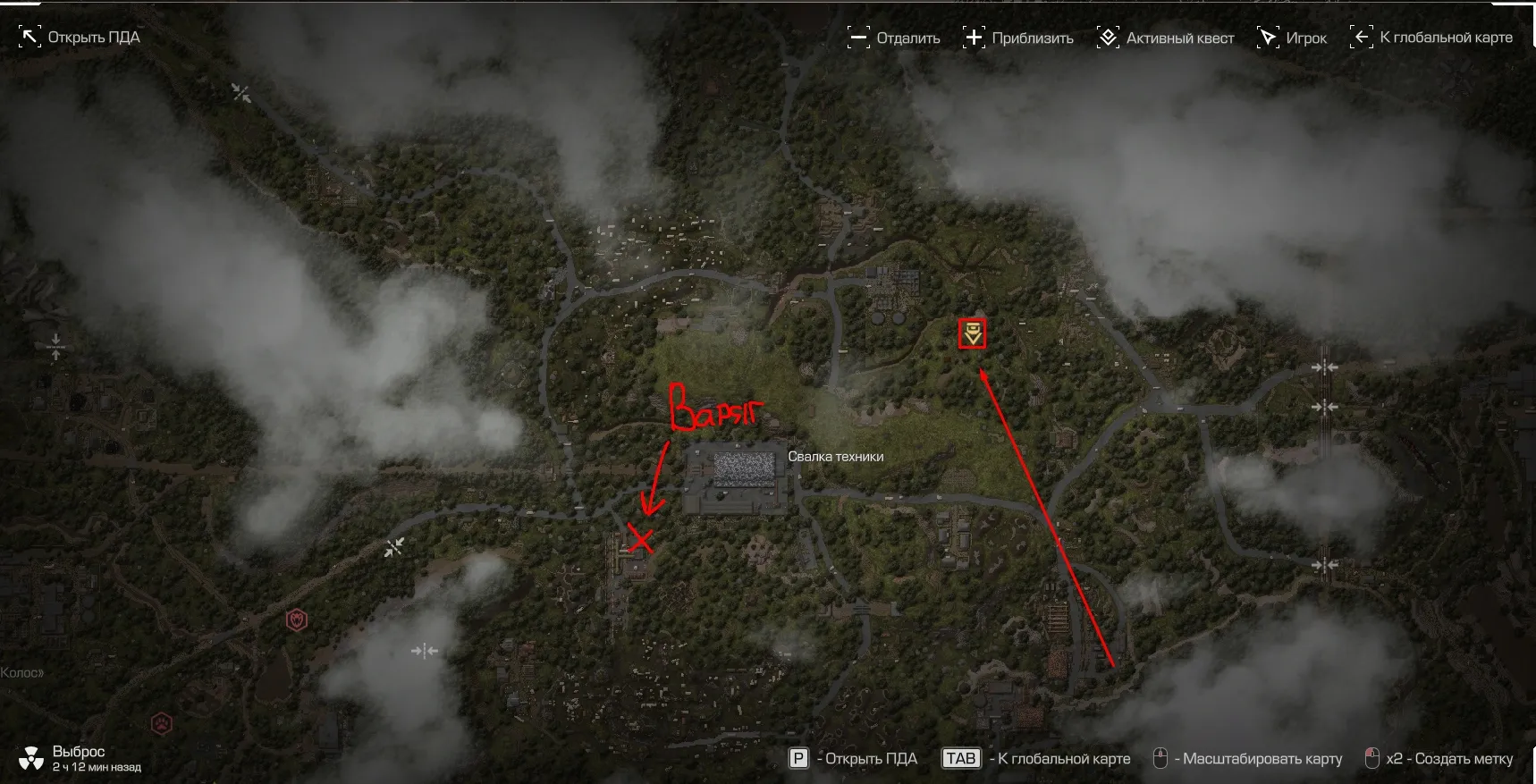The image size is (1536, 784).
Task: Zoom in the map with Приблизить
Action: coord(1017,38)
